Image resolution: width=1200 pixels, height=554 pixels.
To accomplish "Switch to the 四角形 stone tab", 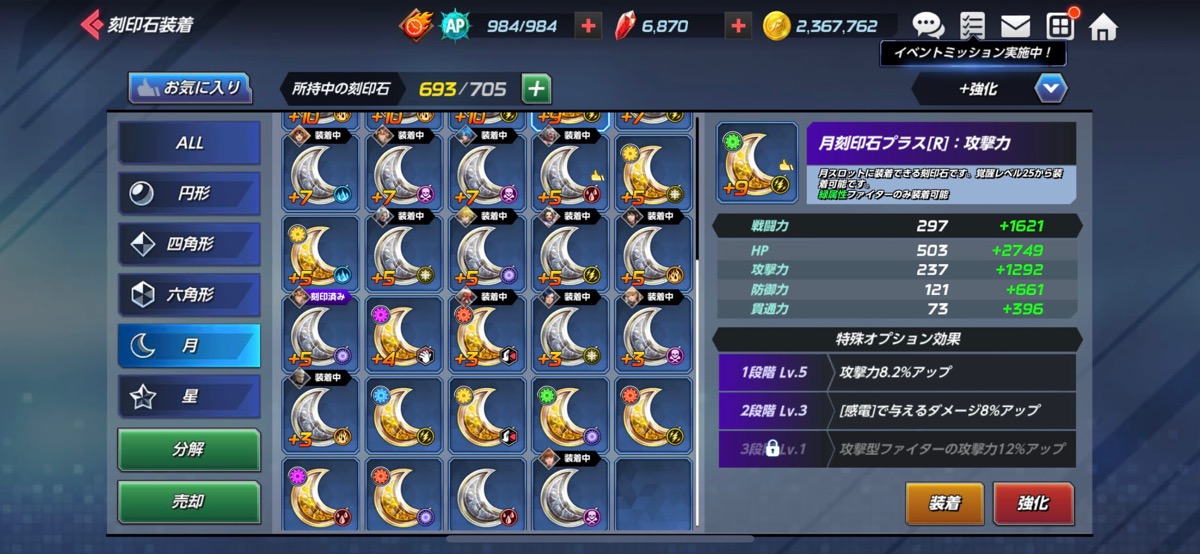I will pyautogui.click(x=189, y=245).
